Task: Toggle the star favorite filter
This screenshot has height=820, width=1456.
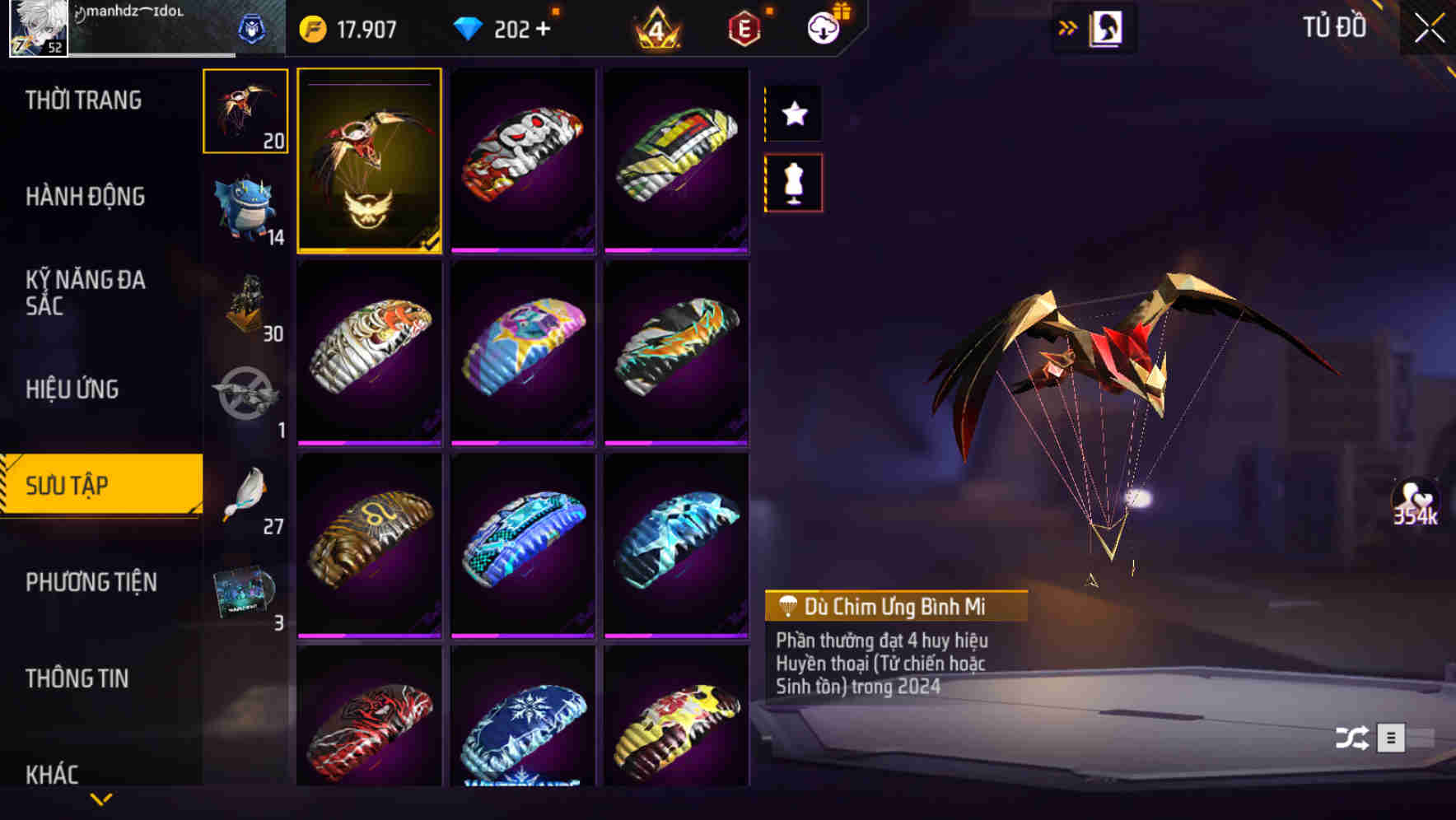Action: [793, 114]
